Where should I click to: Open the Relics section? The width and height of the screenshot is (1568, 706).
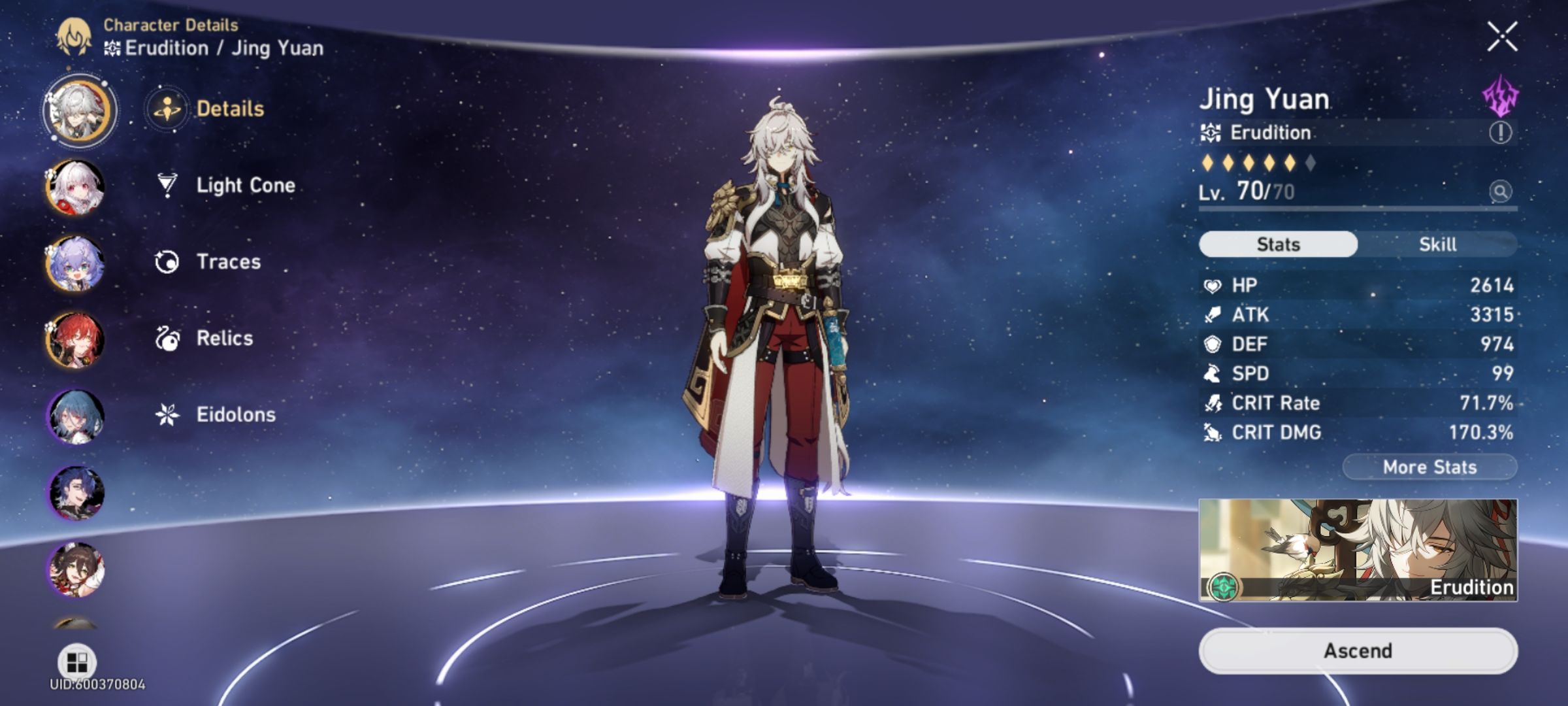(224, 339)
